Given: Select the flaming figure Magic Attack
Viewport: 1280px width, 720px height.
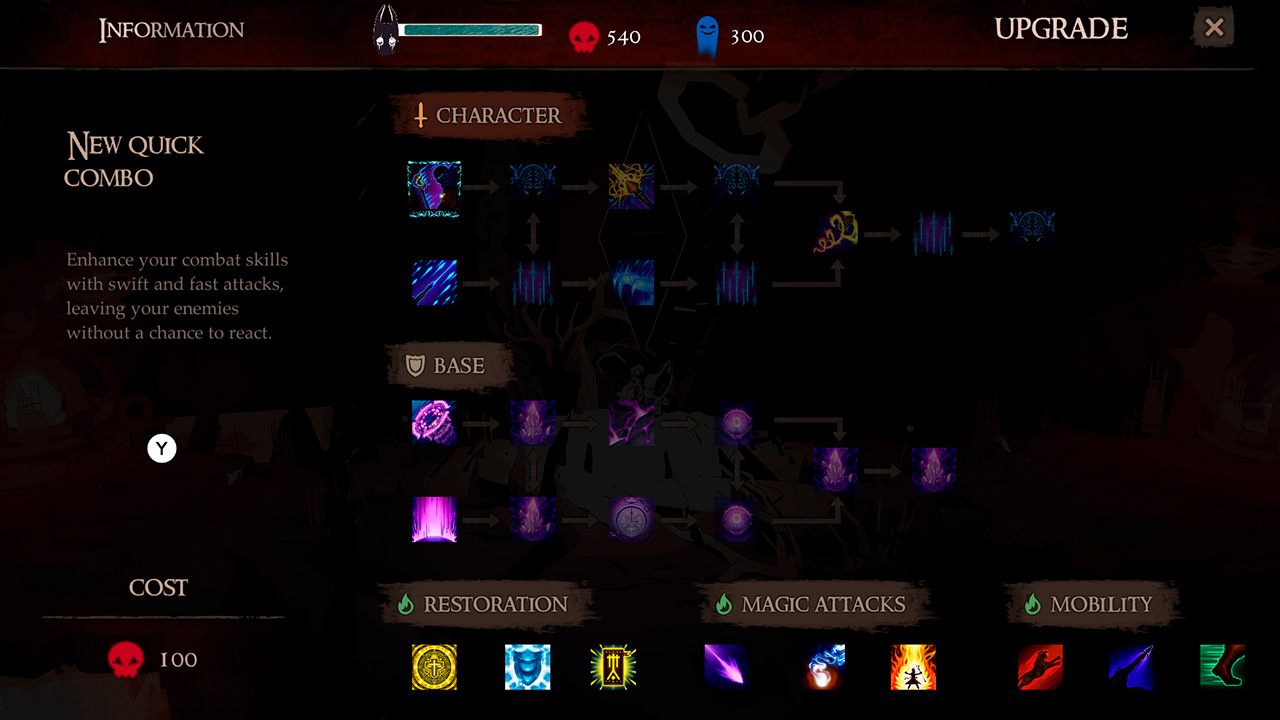Looking at the screenshot, I should pyautogui.click(x=911, y=667).
